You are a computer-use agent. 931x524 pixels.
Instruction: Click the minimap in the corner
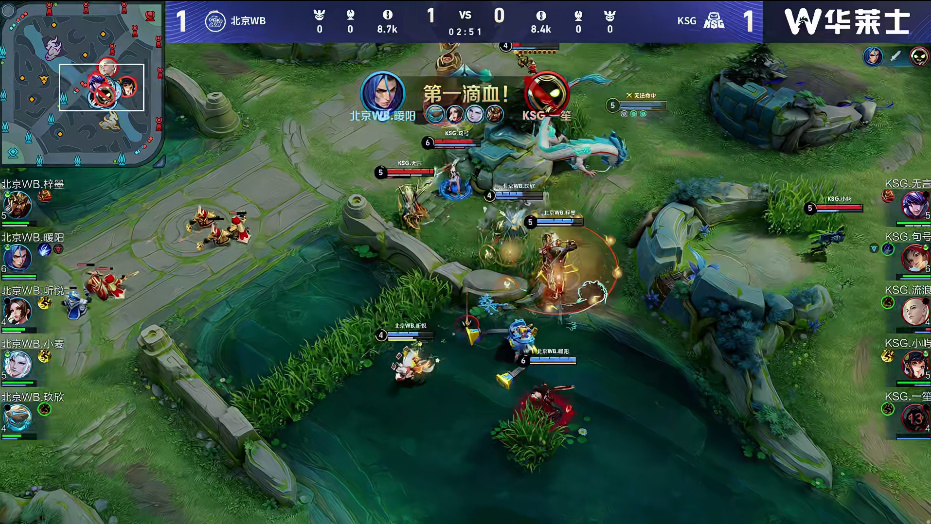82,83
